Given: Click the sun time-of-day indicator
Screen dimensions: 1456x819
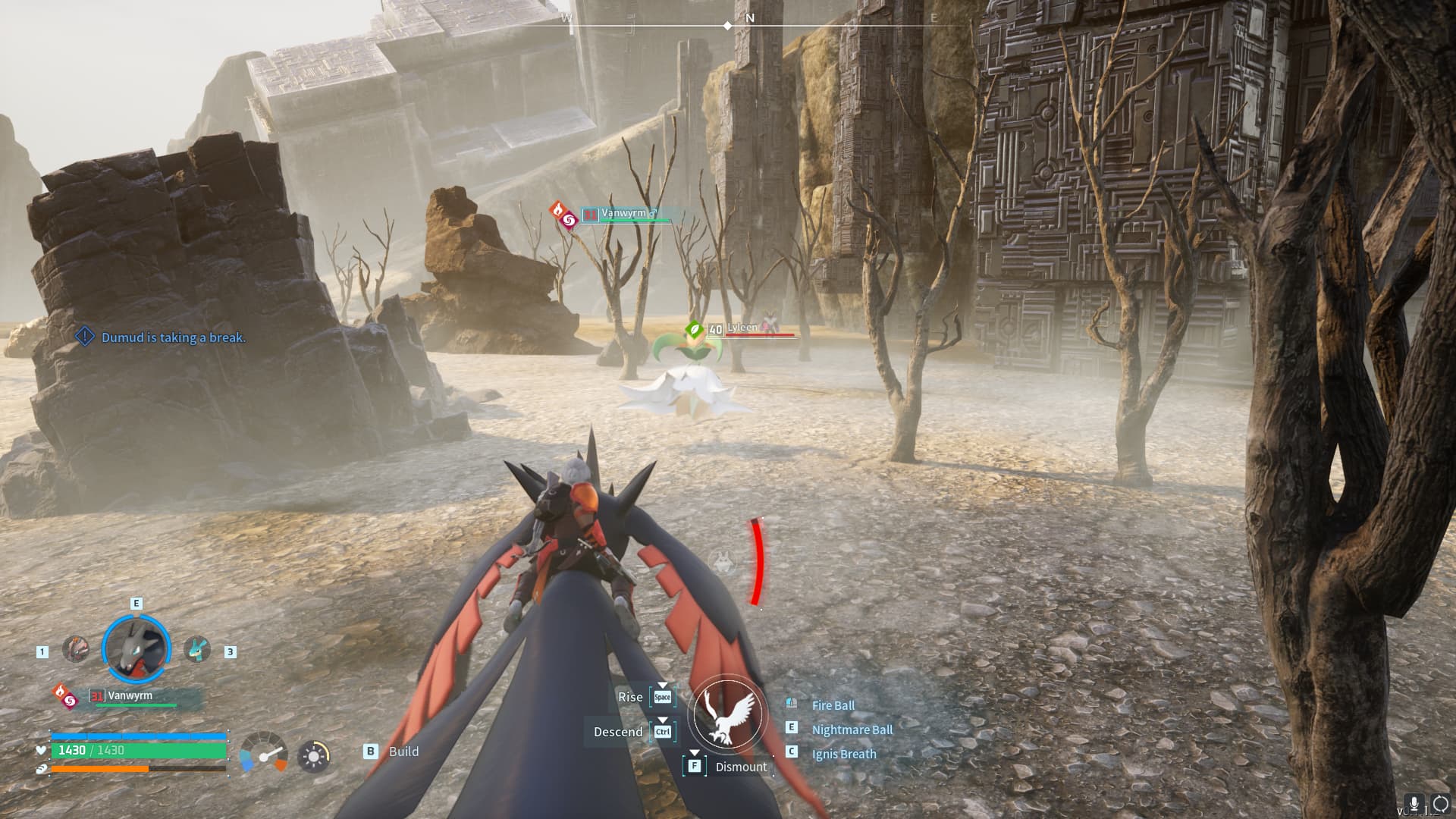Looking at the screenshot, I should click(313, 756).
